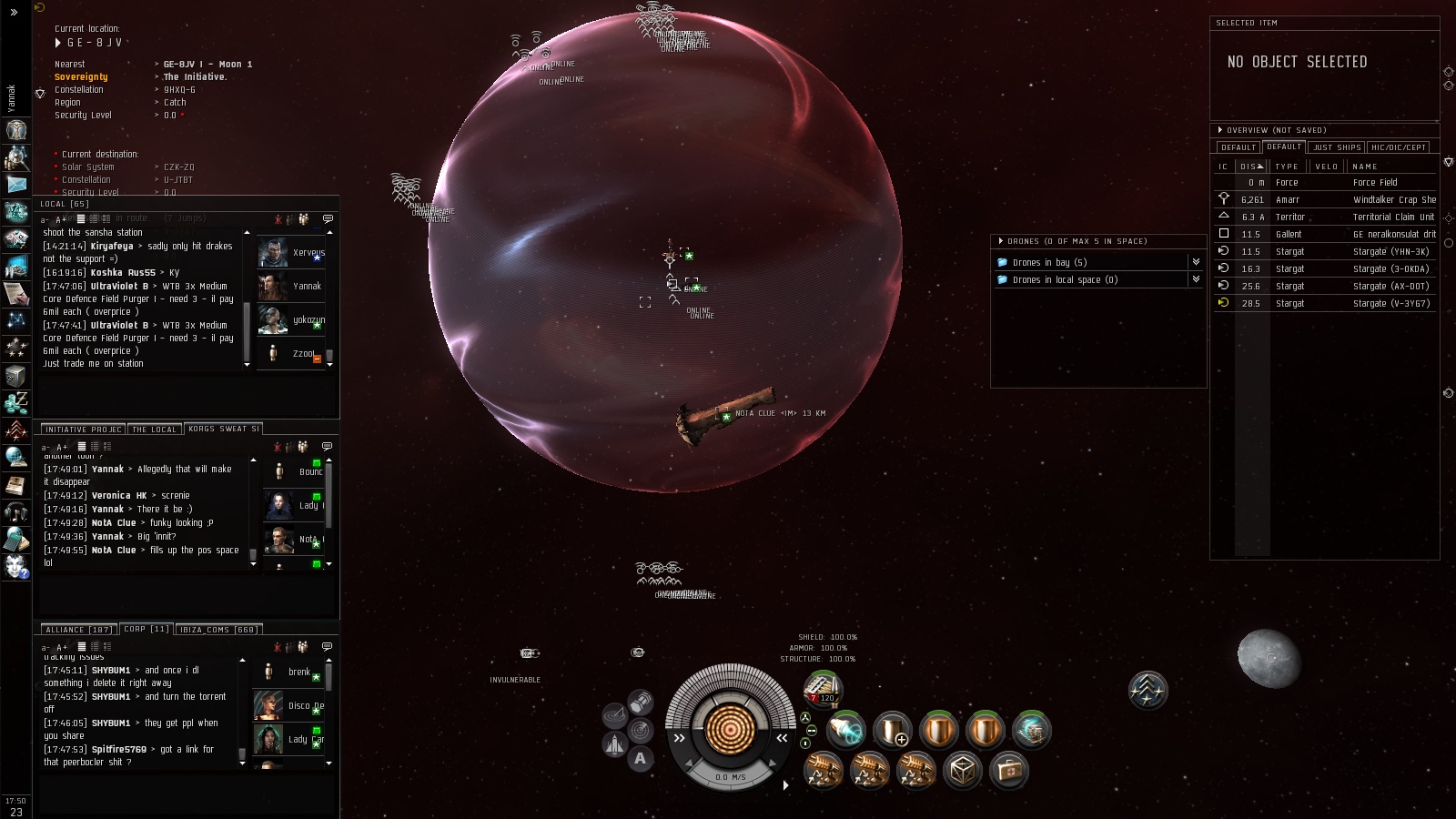This screenshot has height=819, width=1456.
Task: Switch to The Local chat tab
Action: pos(154,430)
